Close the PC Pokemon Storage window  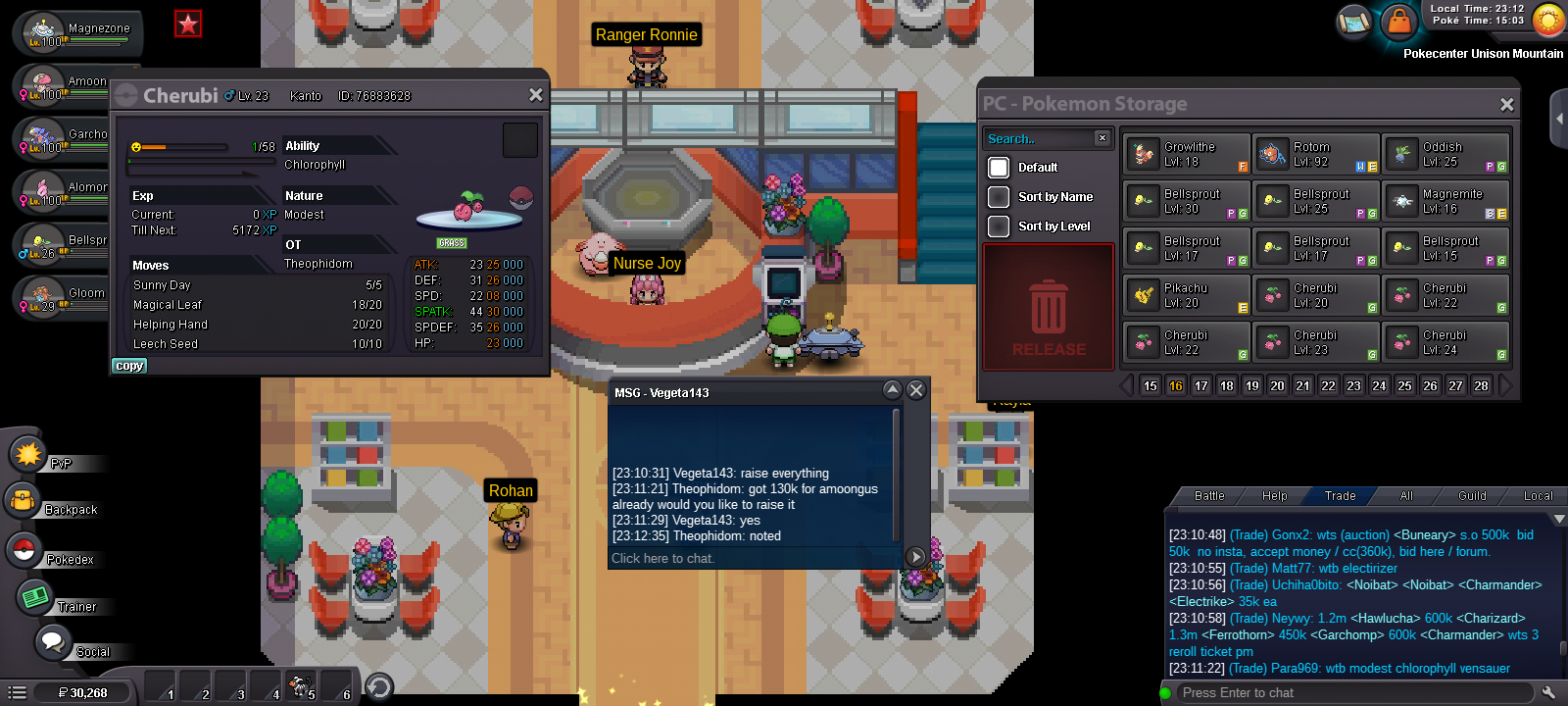[1506, 104]
